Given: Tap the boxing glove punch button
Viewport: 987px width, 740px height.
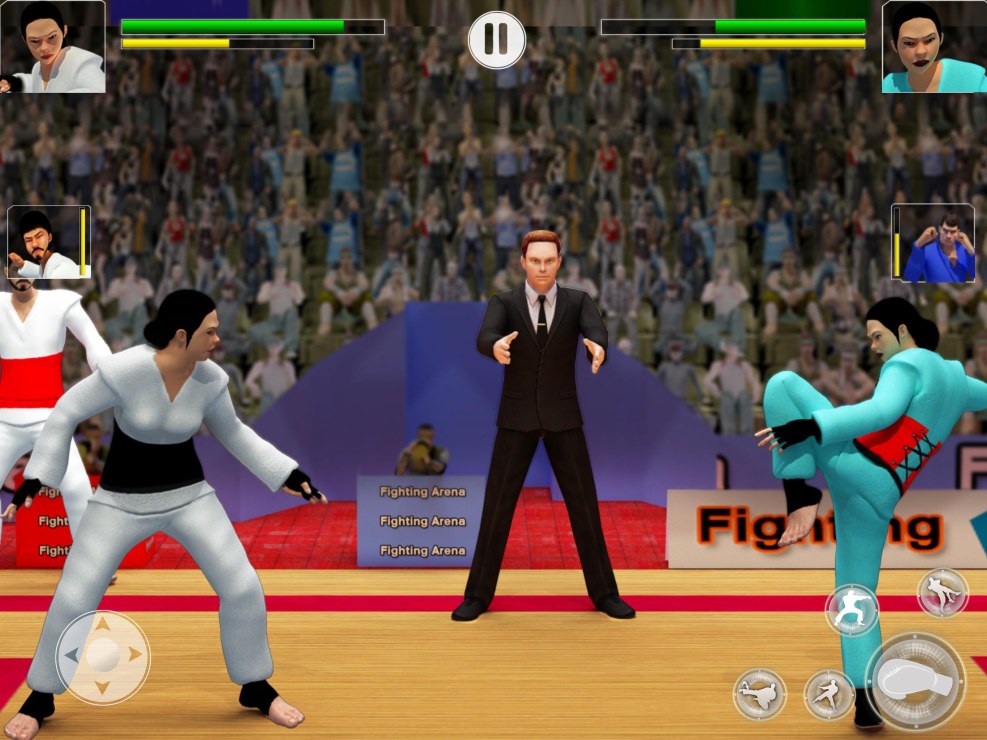Looking at the screenshot, I should click(x=915, y=682).
